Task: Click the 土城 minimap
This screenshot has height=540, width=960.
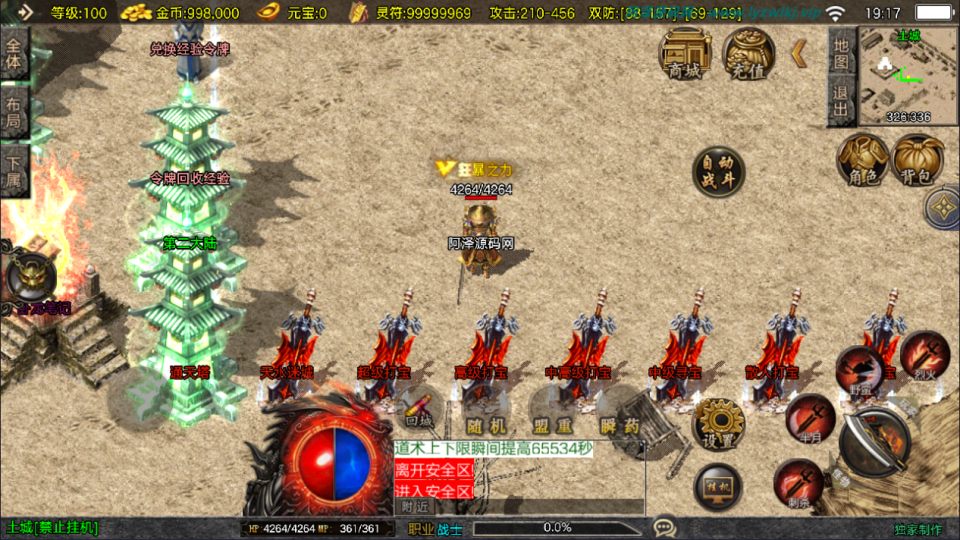Action: click(x=907, y=76)
